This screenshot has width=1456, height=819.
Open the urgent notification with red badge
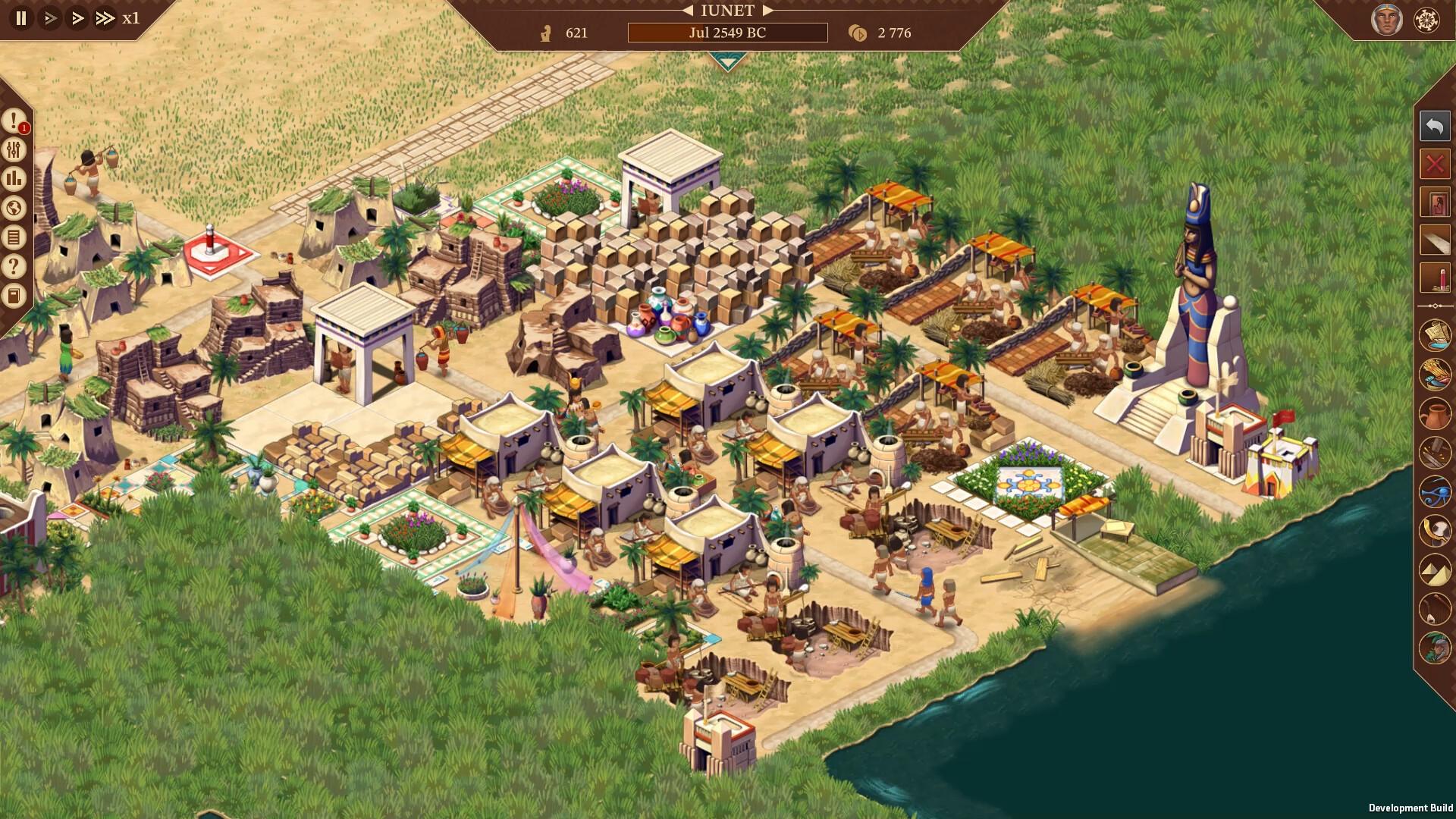[13, 121]
